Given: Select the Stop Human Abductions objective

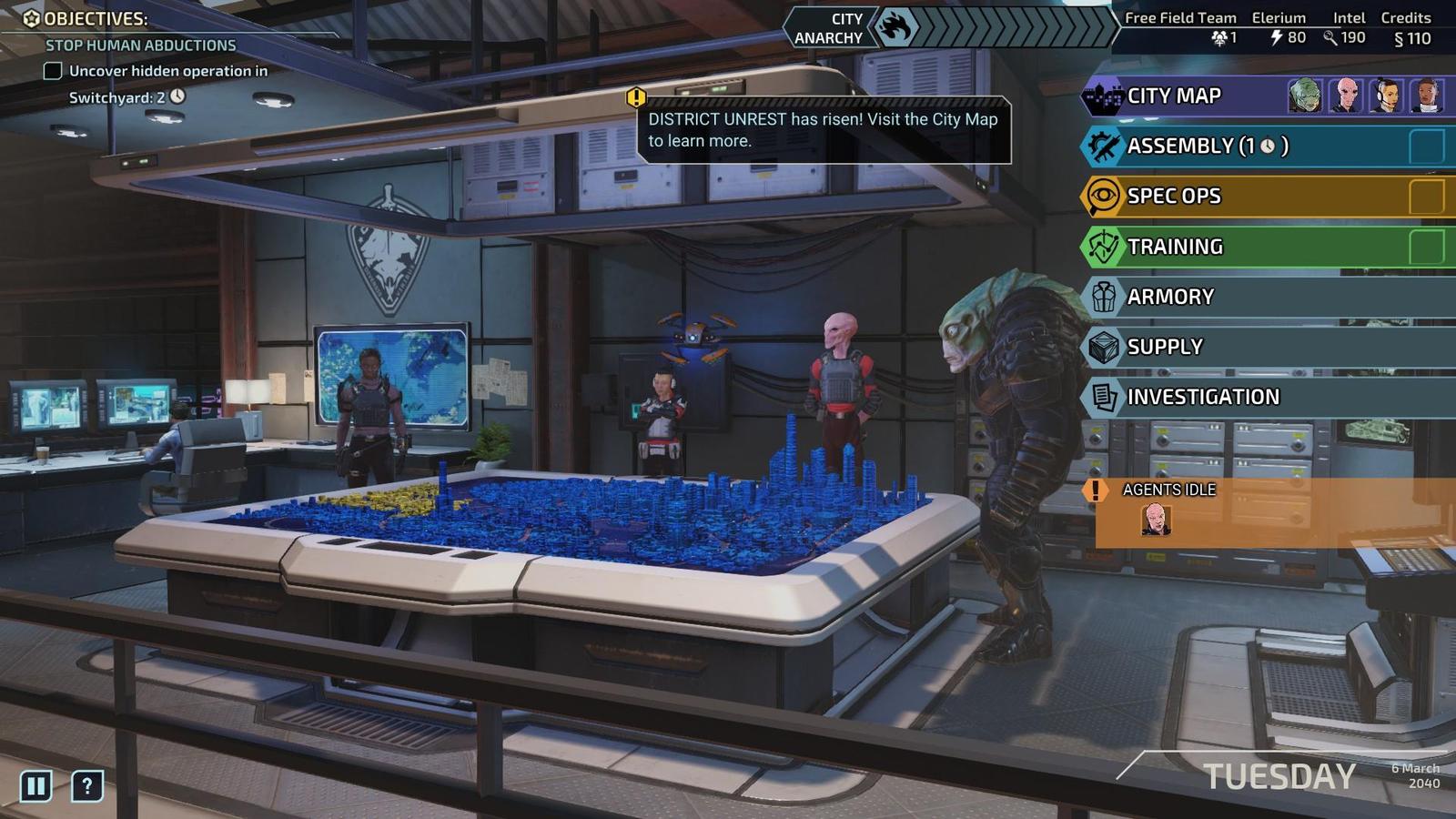Looking at the screenshot, I should point(141,45).
